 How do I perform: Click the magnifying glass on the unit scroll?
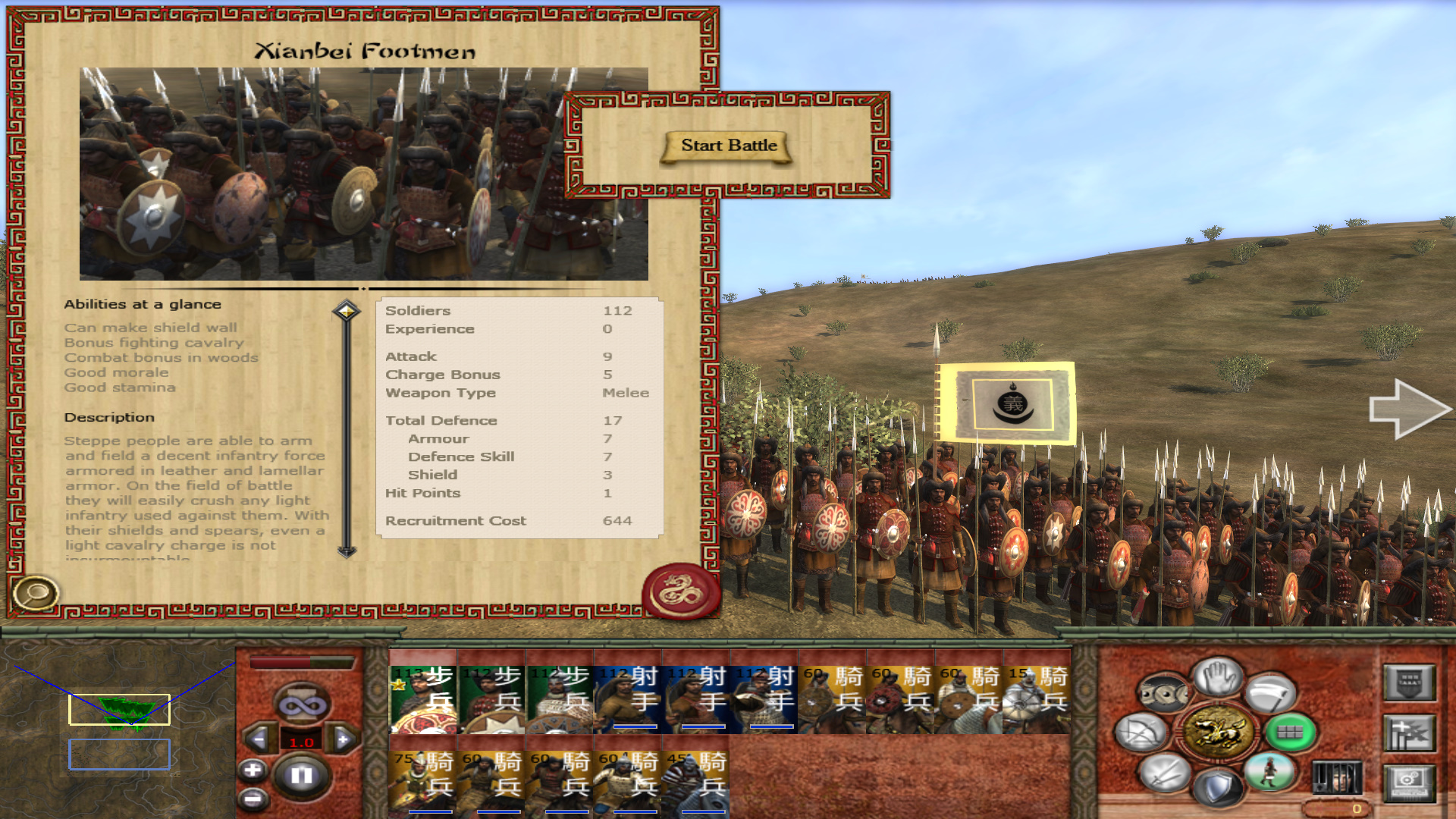pyautogui.click(x=35, y=593)
